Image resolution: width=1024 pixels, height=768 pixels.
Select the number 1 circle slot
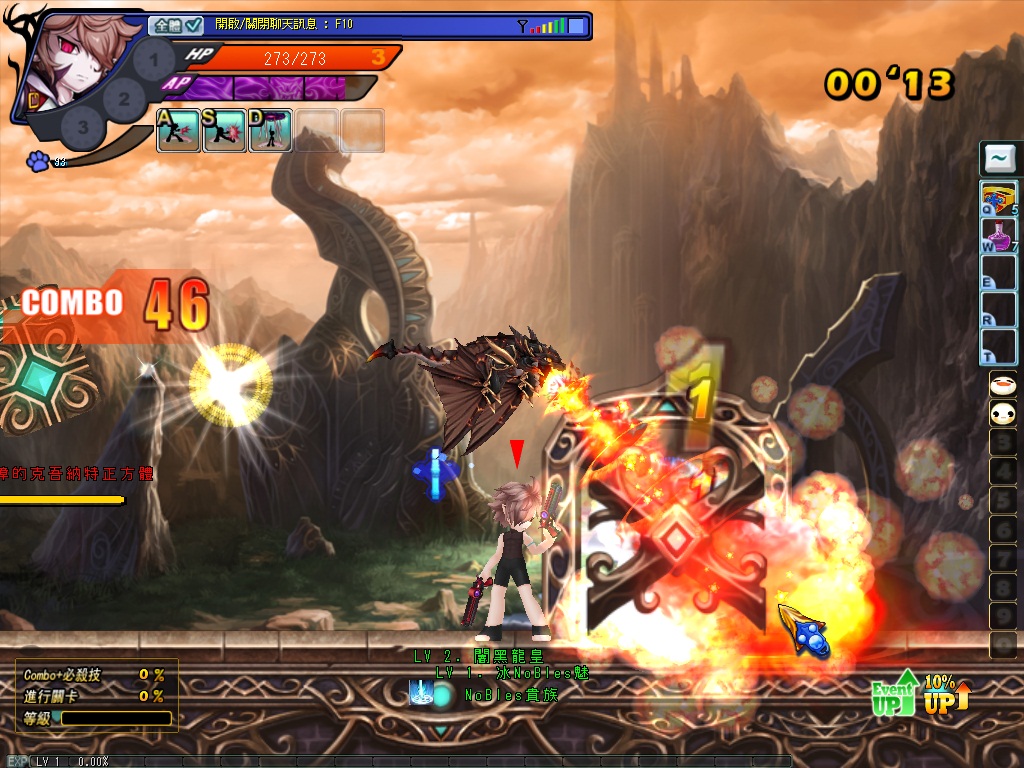[x=153, y=60]
